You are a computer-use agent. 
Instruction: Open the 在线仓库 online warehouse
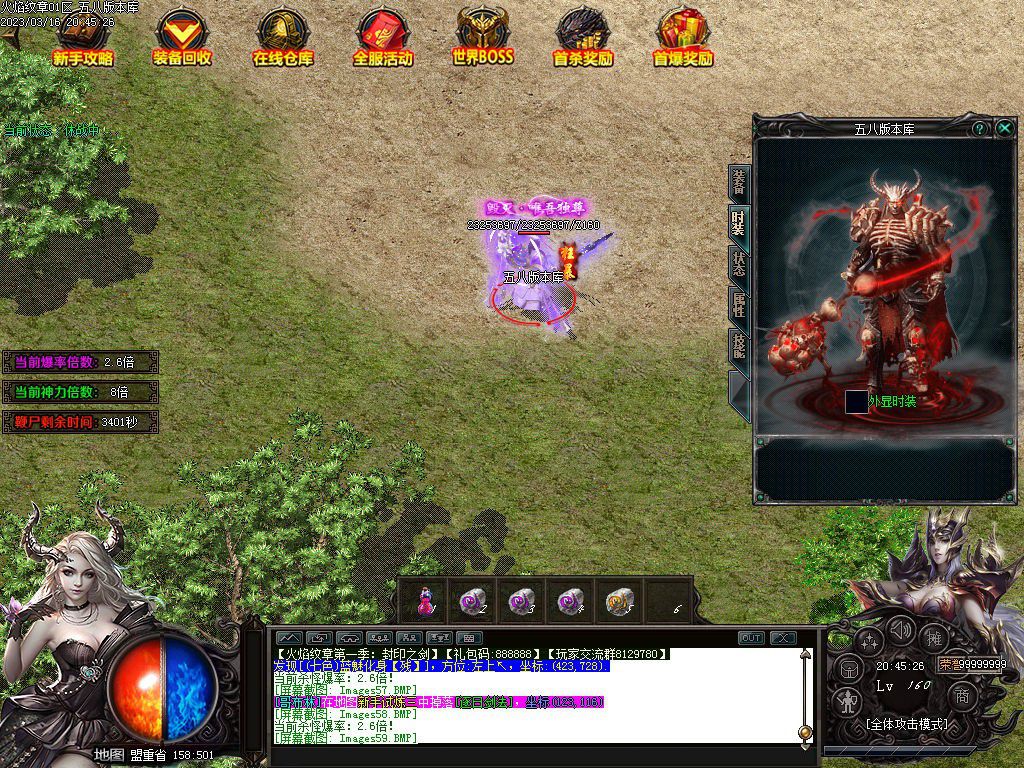(x=282, y=38)
